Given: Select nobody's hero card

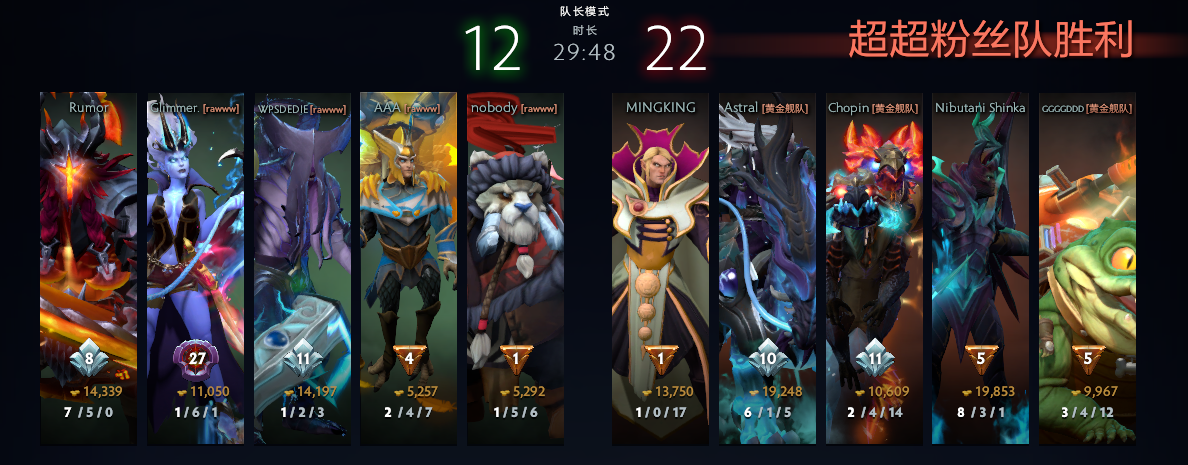Looking at the screenshot, I should coord(515,250).
